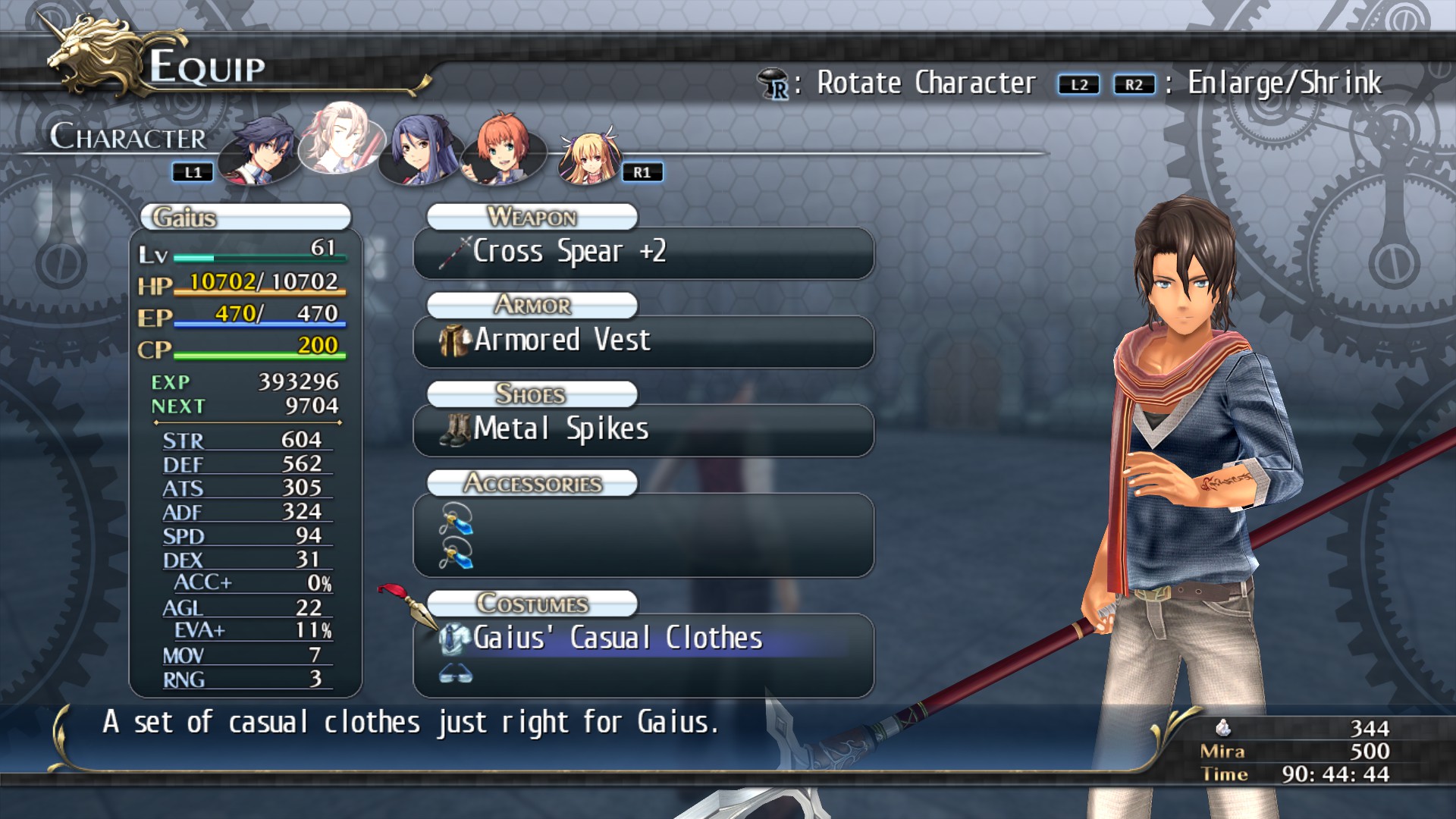This screenshot has width=1456, height=819.
Task: Open the Armored Vest armor slot
Action: pos(643,341)
